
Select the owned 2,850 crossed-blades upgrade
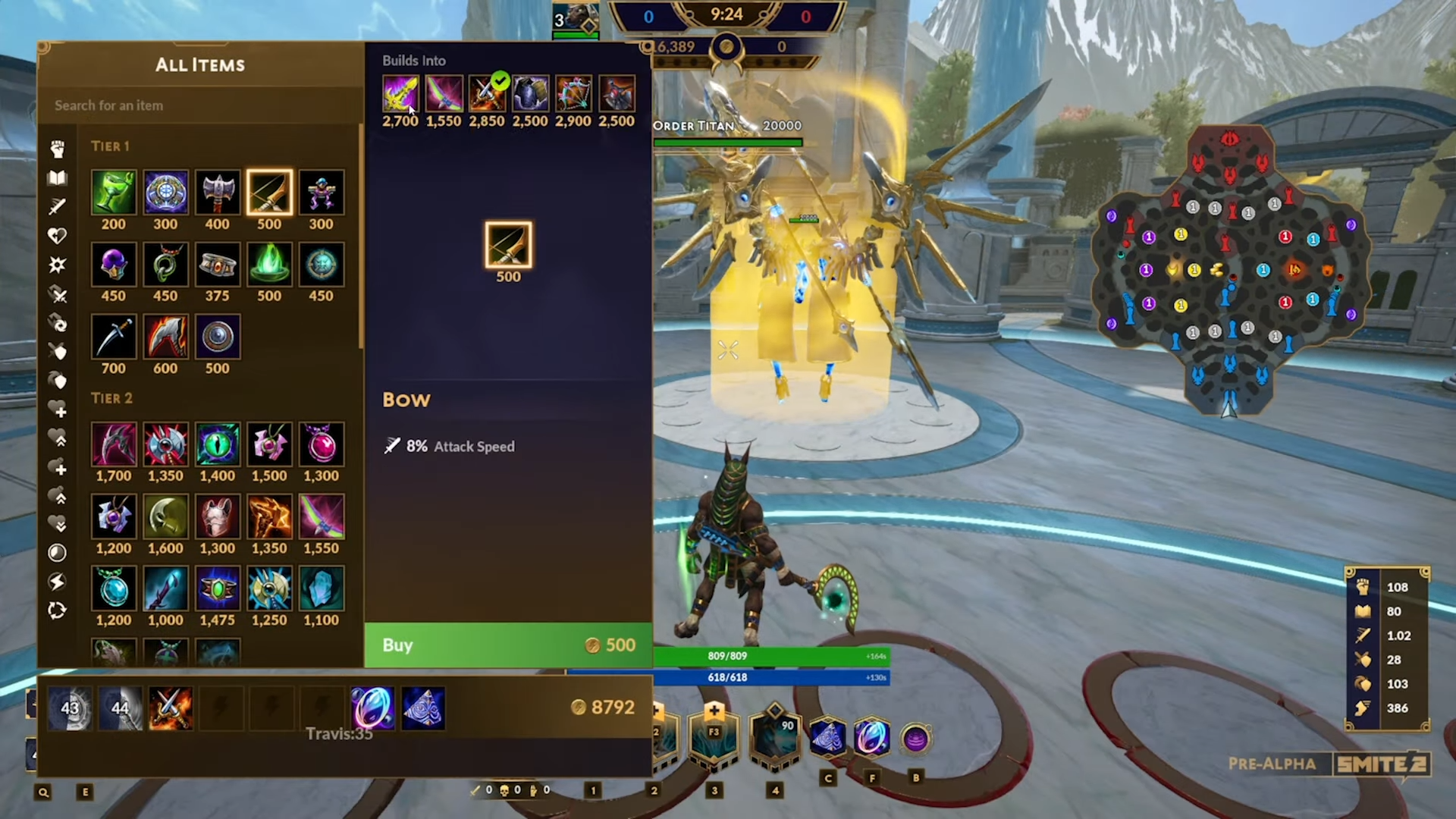coord(486,94)
